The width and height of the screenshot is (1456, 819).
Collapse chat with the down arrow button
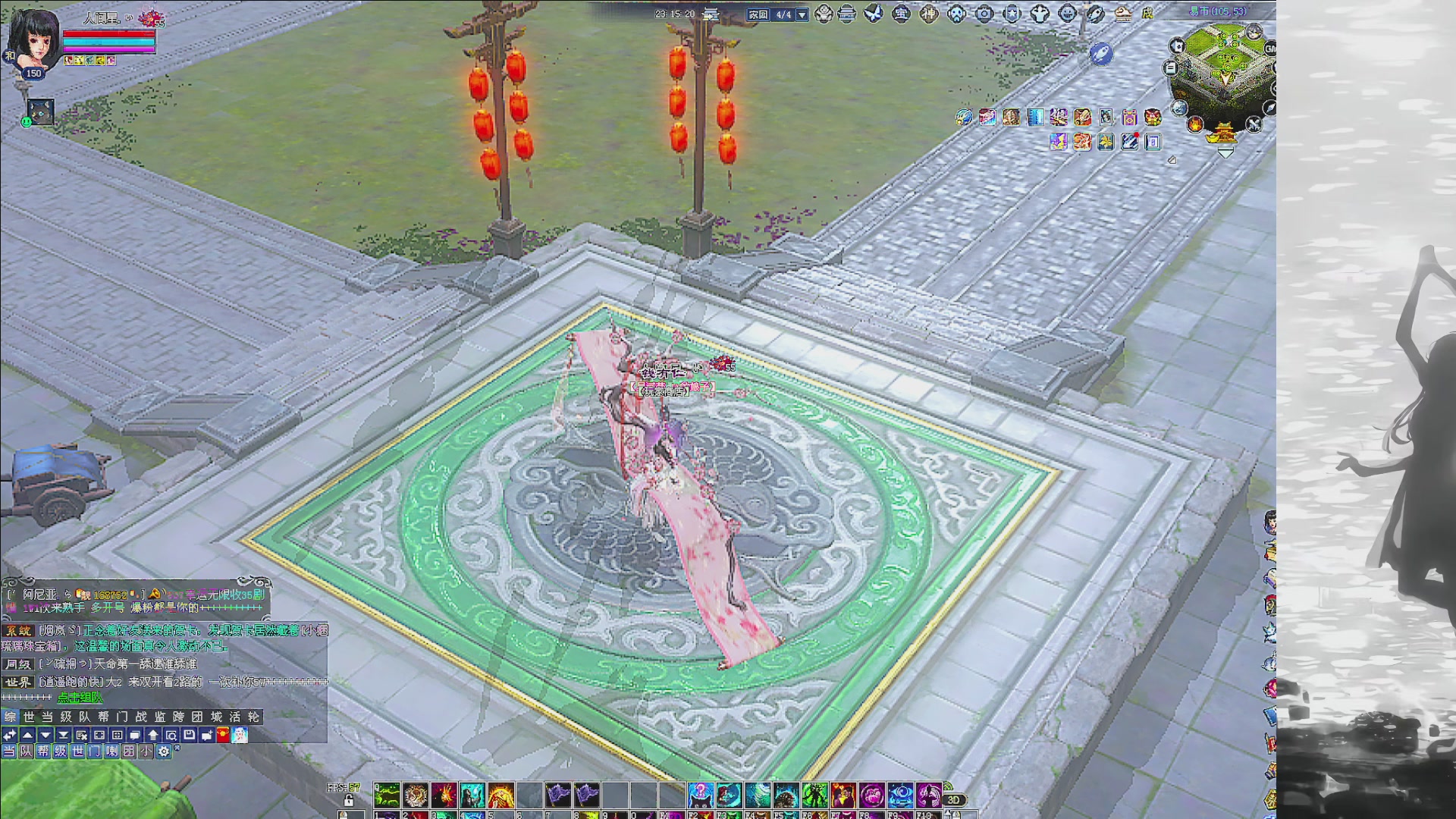45,734
